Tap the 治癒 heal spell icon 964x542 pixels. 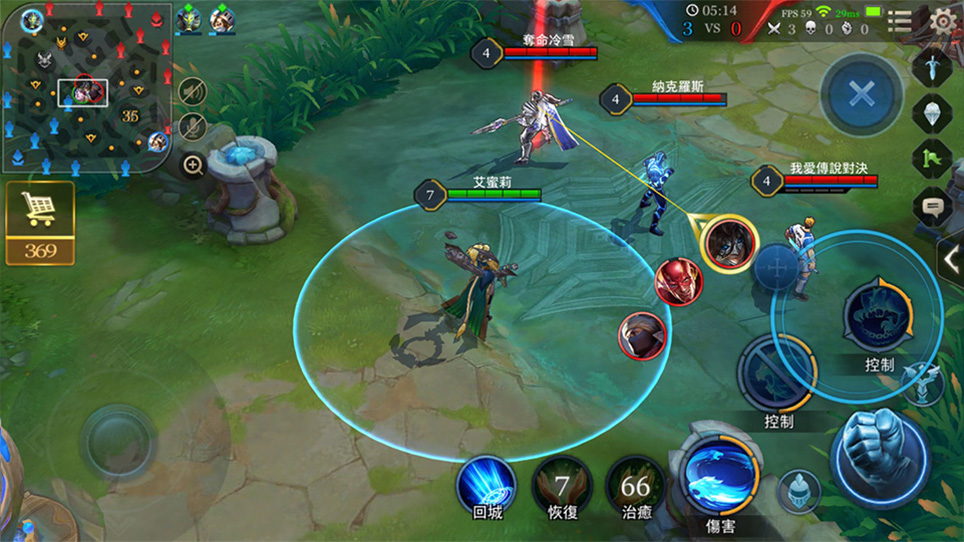coord(635,486)
